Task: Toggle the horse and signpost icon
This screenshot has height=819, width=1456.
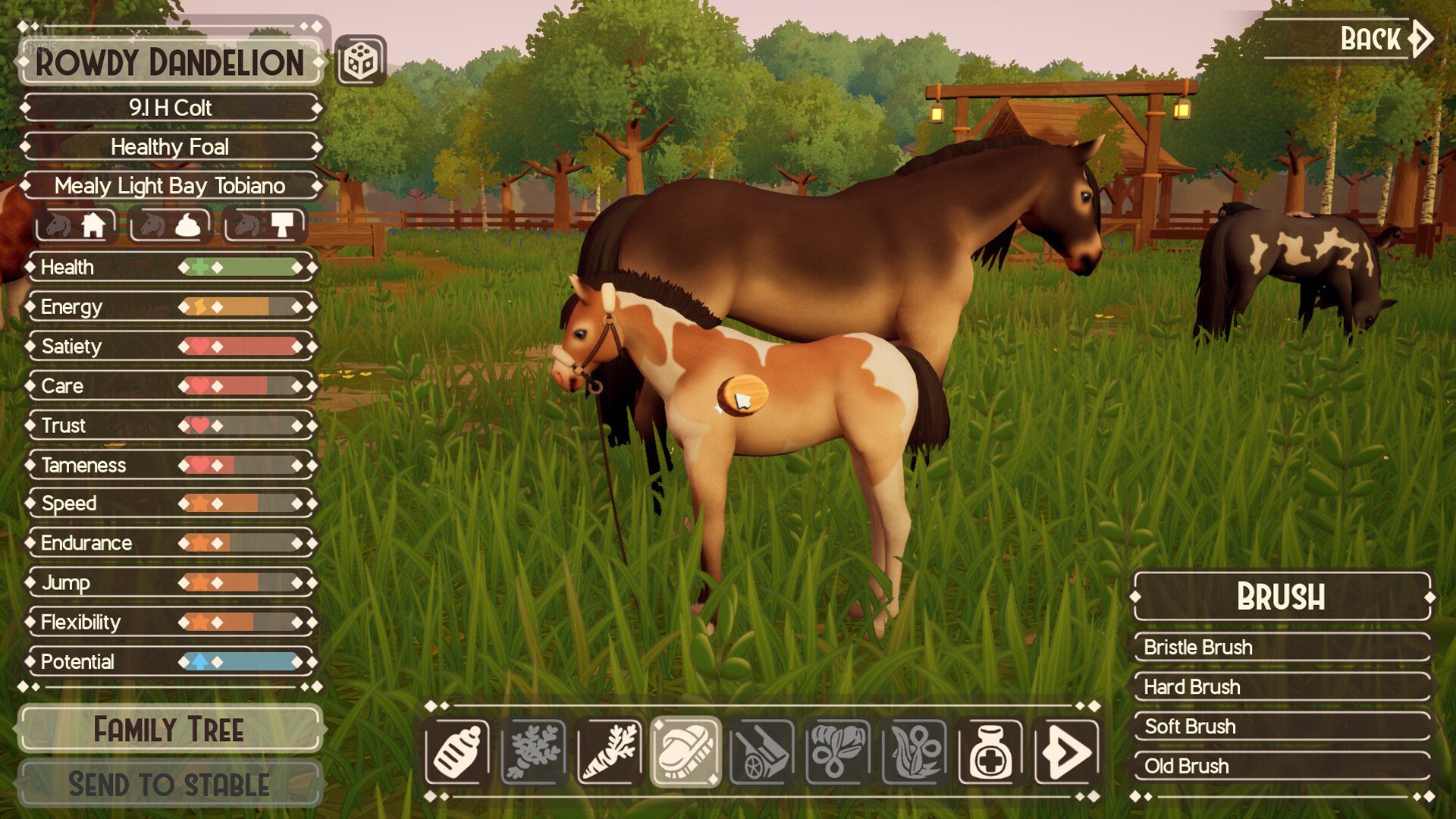Action: tap(264, 225)
